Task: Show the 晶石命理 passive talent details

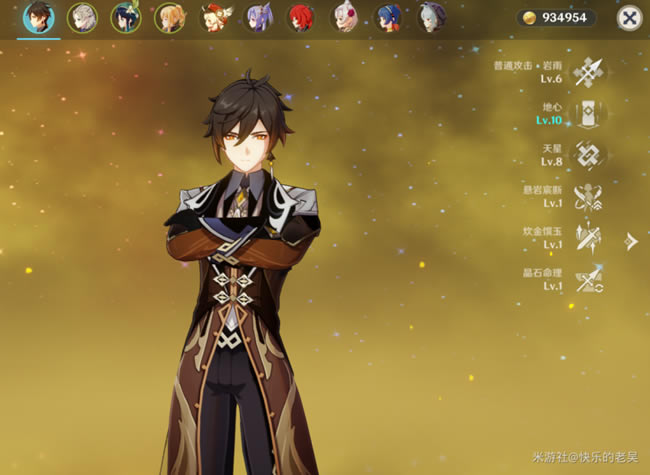Action: click(589, 280)
